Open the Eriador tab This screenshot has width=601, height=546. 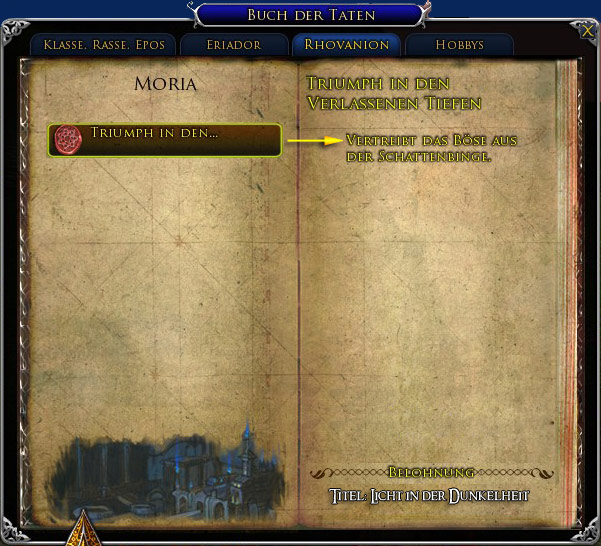(x=233, y=45)
